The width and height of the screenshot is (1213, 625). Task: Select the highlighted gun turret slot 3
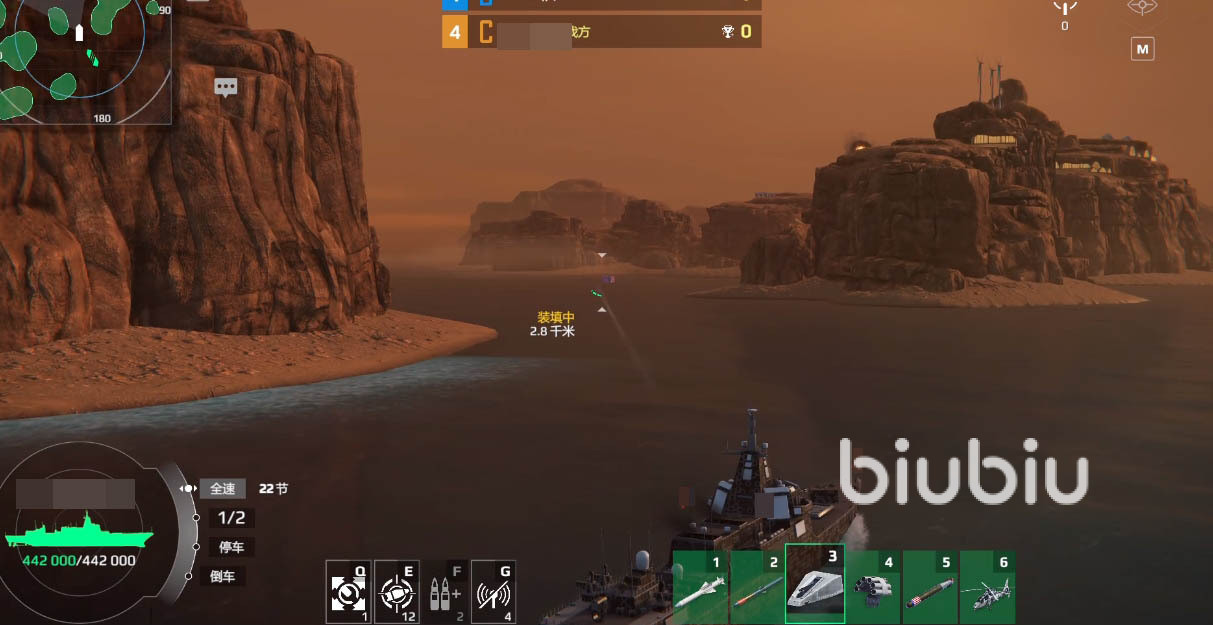814,585
